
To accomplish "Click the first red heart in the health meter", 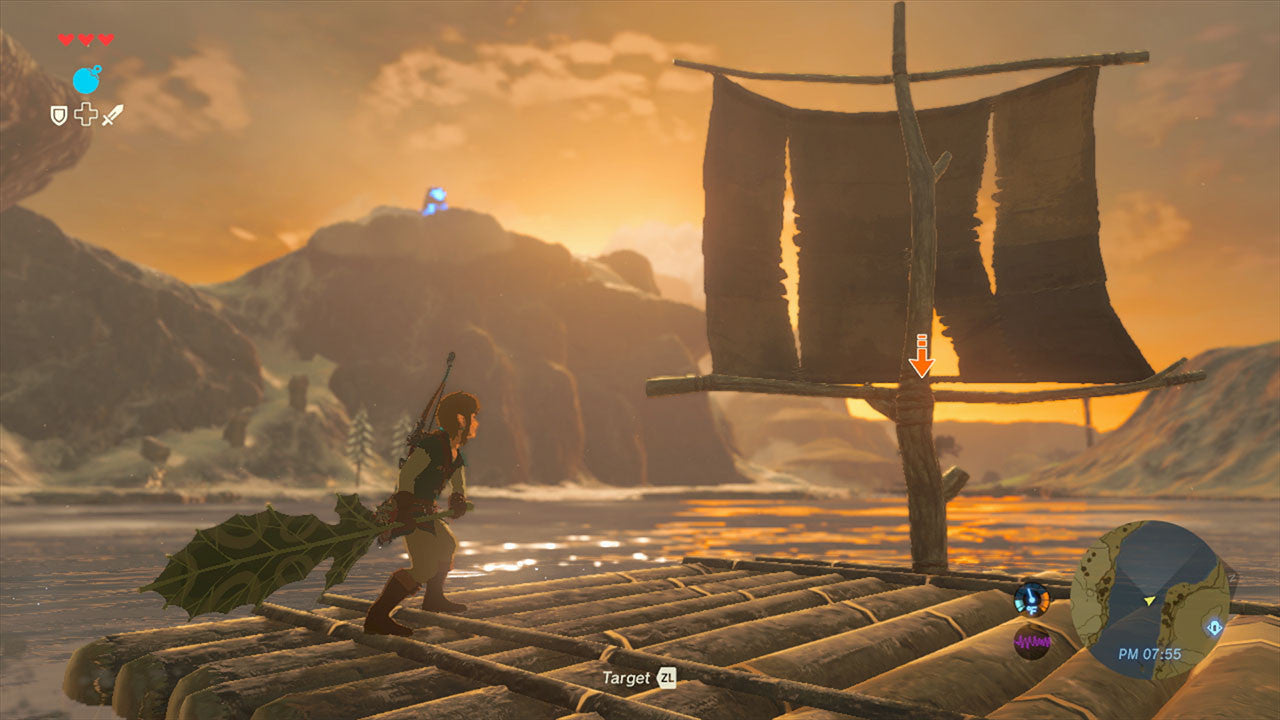I will [x=63, y=40].
